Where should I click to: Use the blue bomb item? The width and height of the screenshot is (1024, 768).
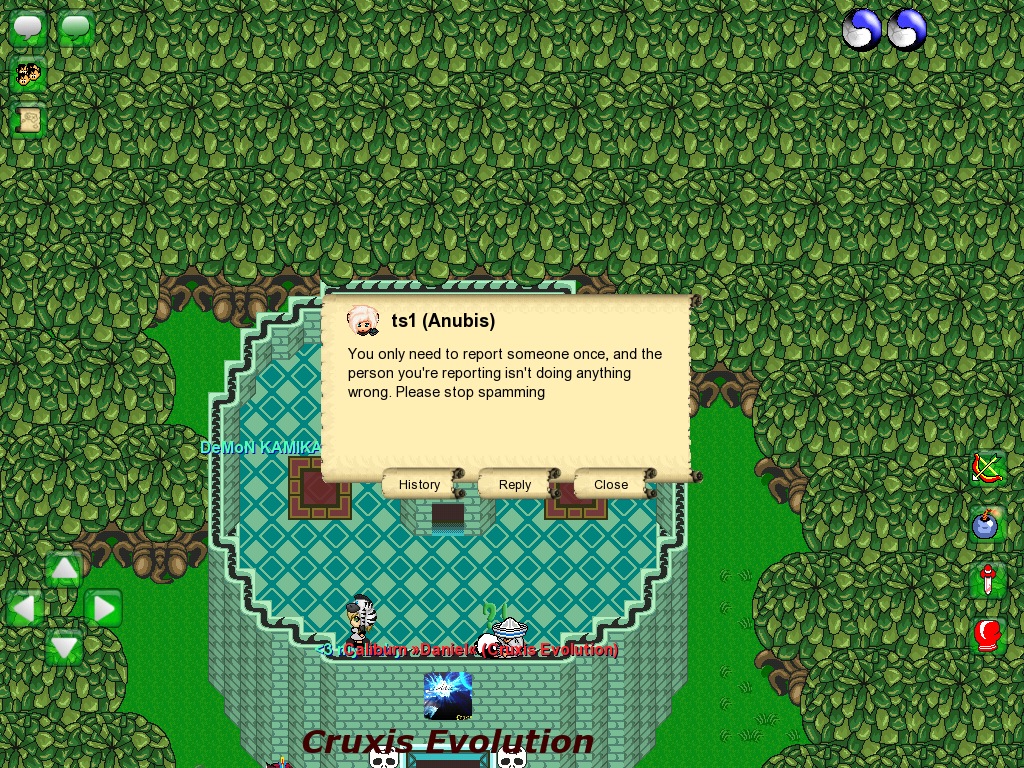(988, 523)
